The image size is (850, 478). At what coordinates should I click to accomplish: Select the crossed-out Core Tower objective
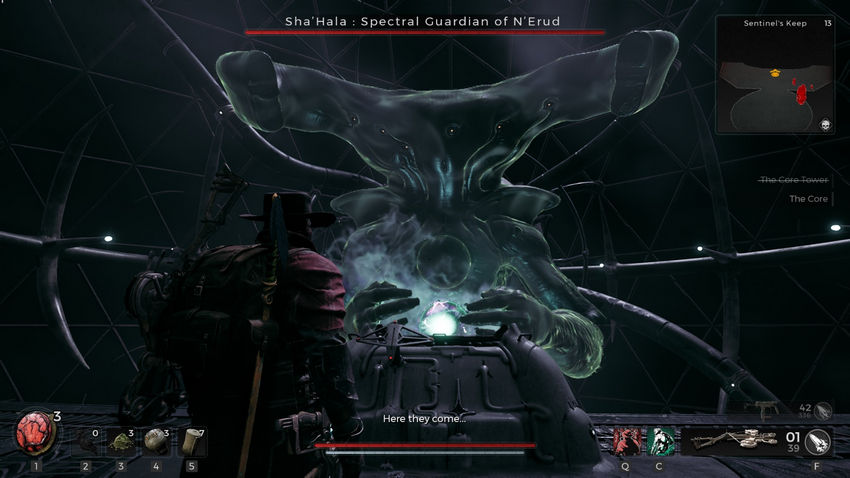point(794,179)
